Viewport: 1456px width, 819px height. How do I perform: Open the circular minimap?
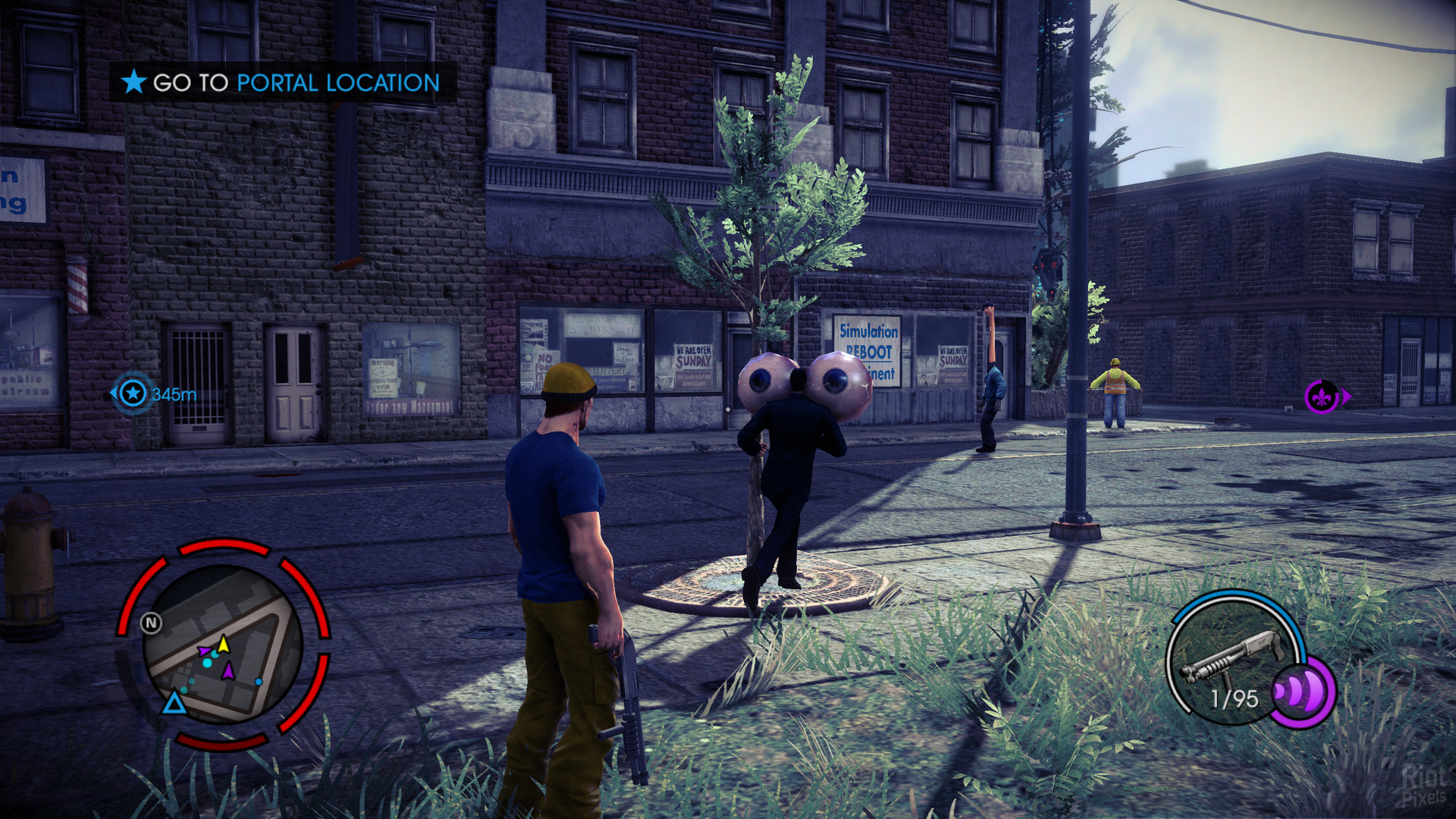pos(222,645)
